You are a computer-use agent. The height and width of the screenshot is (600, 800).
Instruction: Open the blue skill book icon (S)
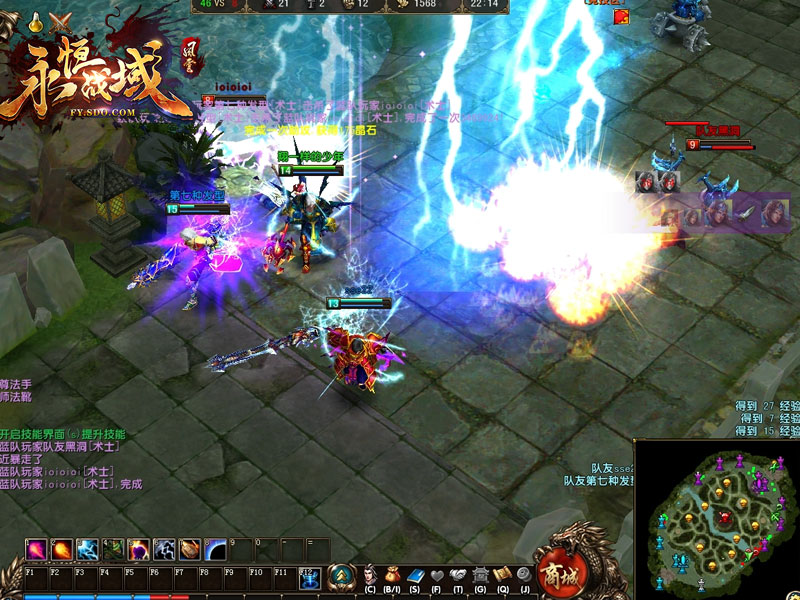coord(414,574)
